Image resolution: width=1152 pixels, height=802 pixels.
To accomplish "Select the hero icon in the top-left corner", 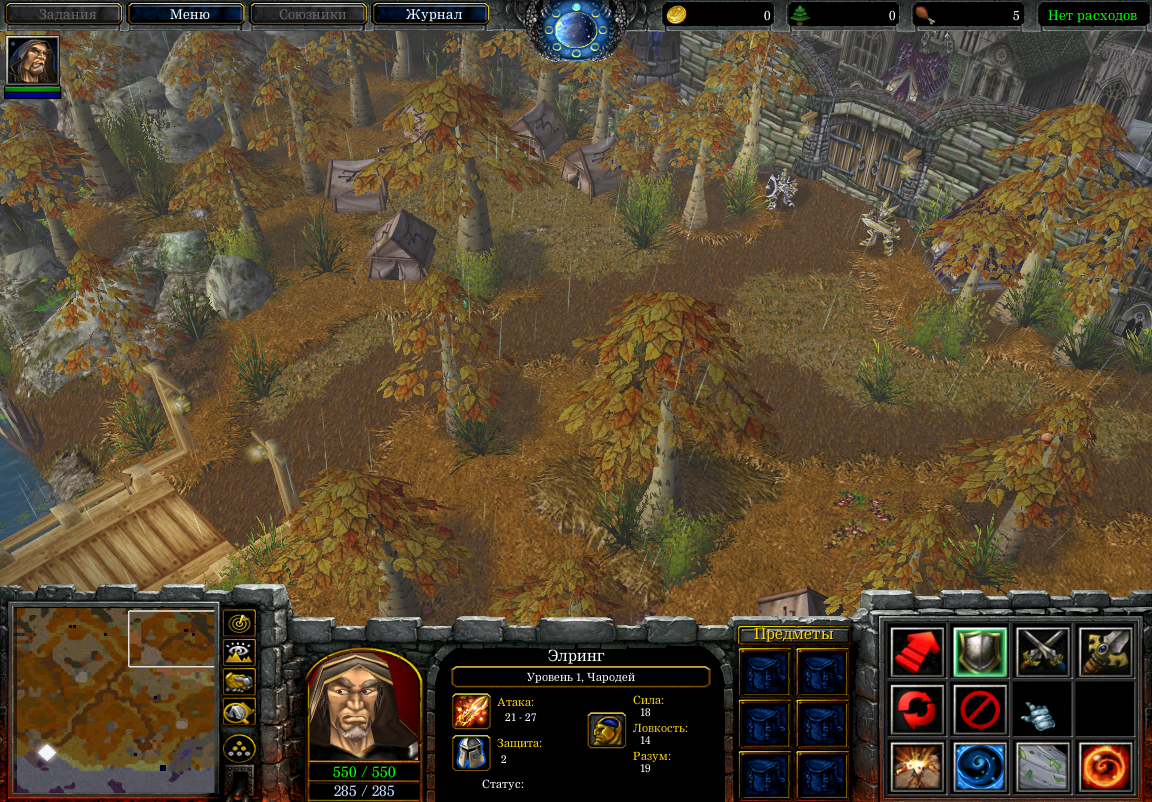I will point(33,62).
